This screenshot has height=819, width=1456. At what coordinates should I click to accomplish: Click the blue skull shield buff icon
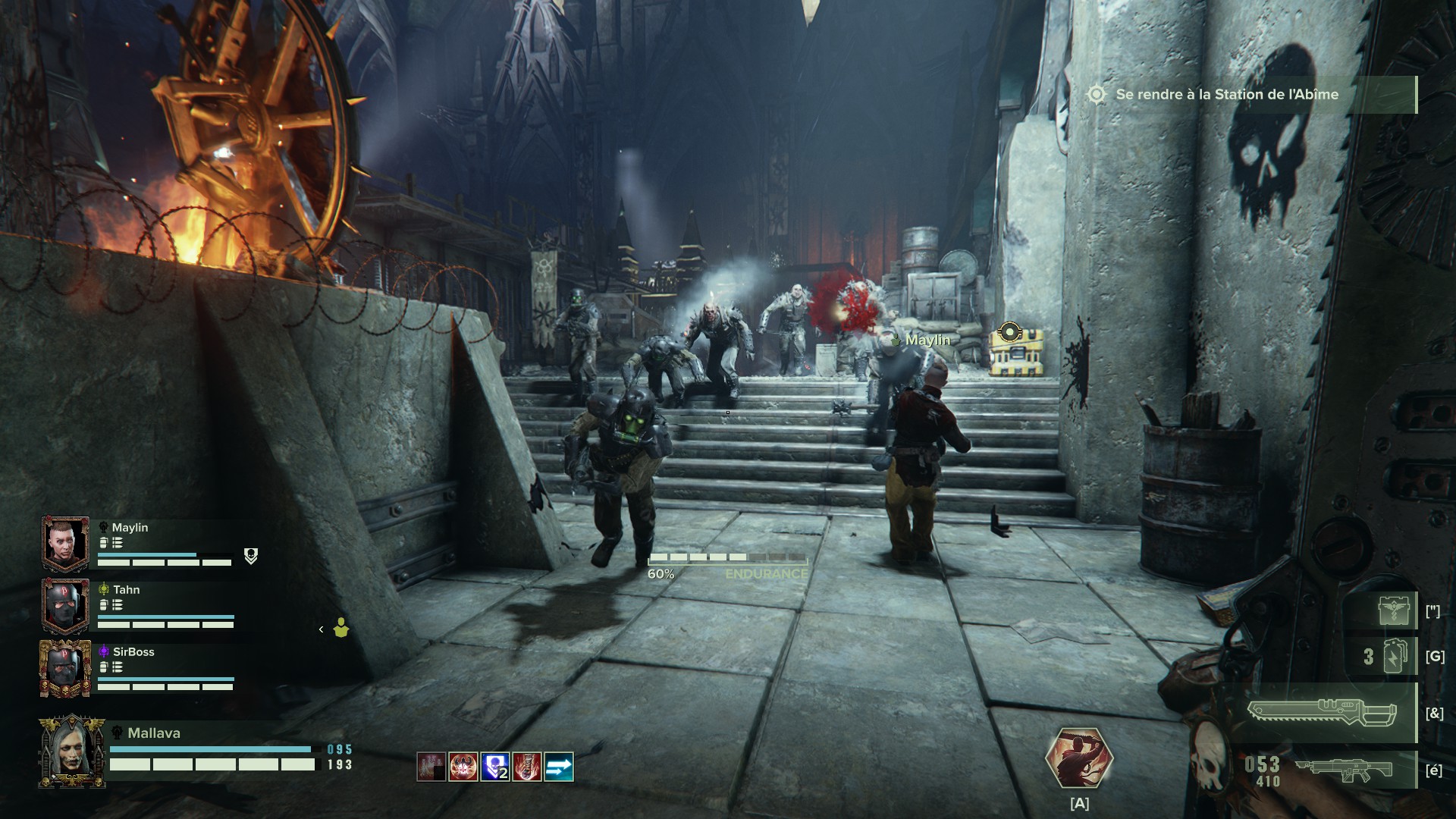(x=495, y=767)
